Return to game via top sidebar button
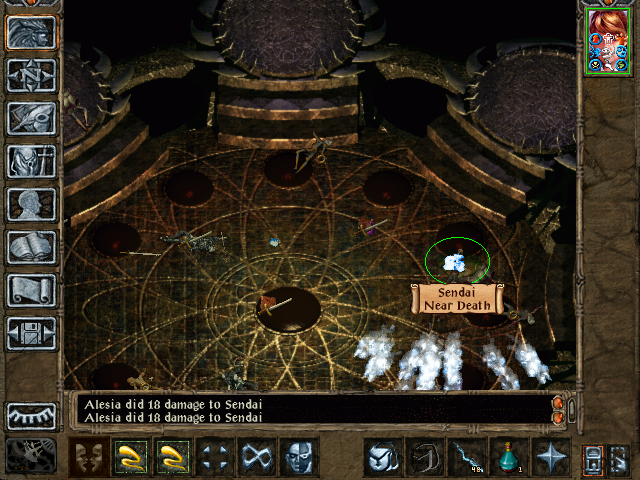The image size is (640, 480). point(32,32)
